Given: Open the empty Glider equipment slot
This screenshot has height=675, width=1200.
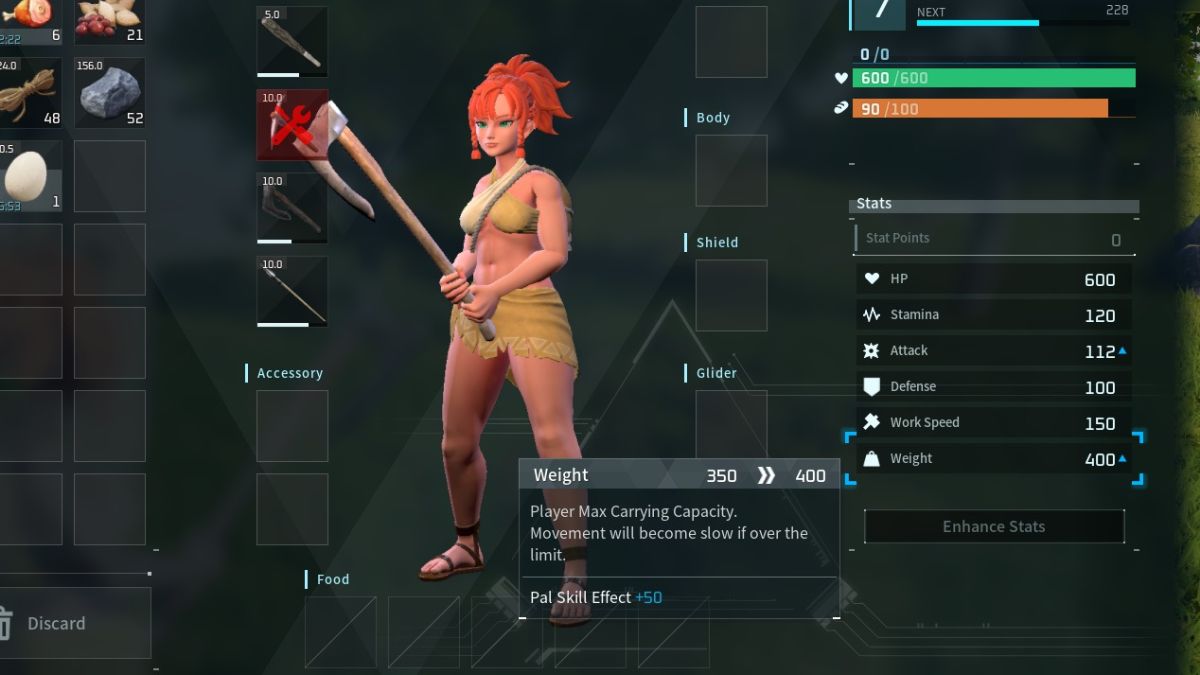Looking at the screenshot, I should (731, 420).
